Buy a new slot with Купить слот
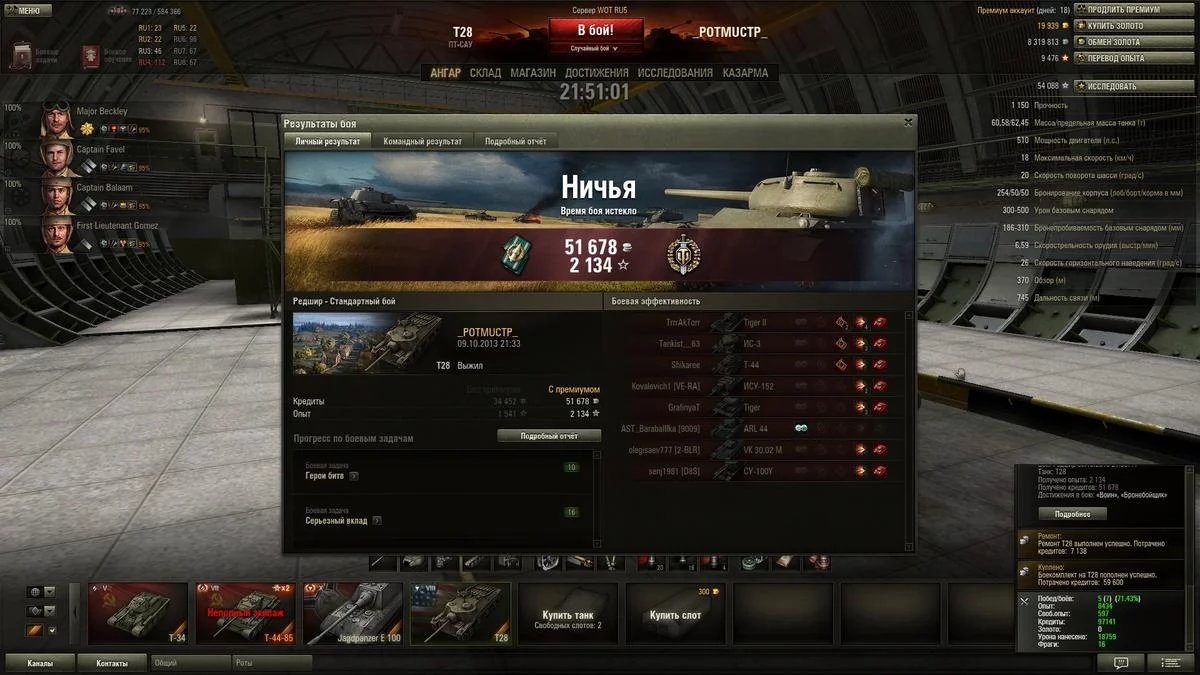1200x675 pixels. (676, 613)
